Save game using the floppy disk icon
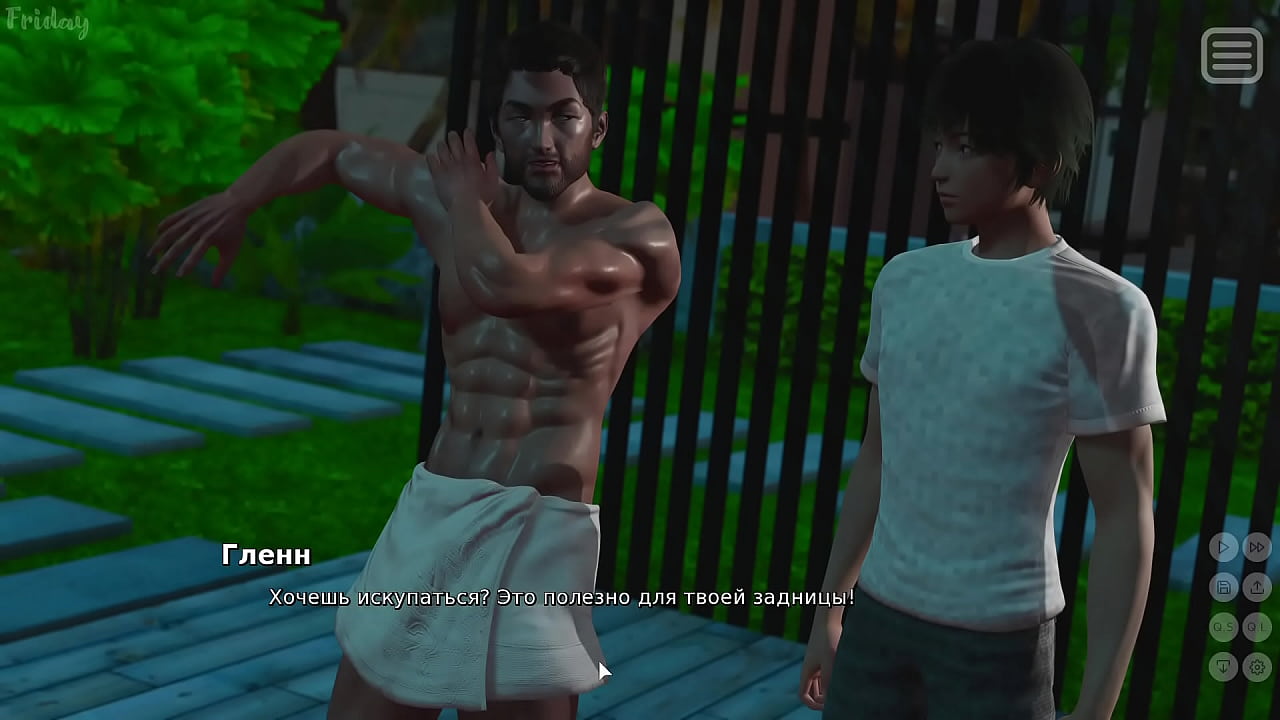1280x720 pixels. click(x=1223, y=587)
